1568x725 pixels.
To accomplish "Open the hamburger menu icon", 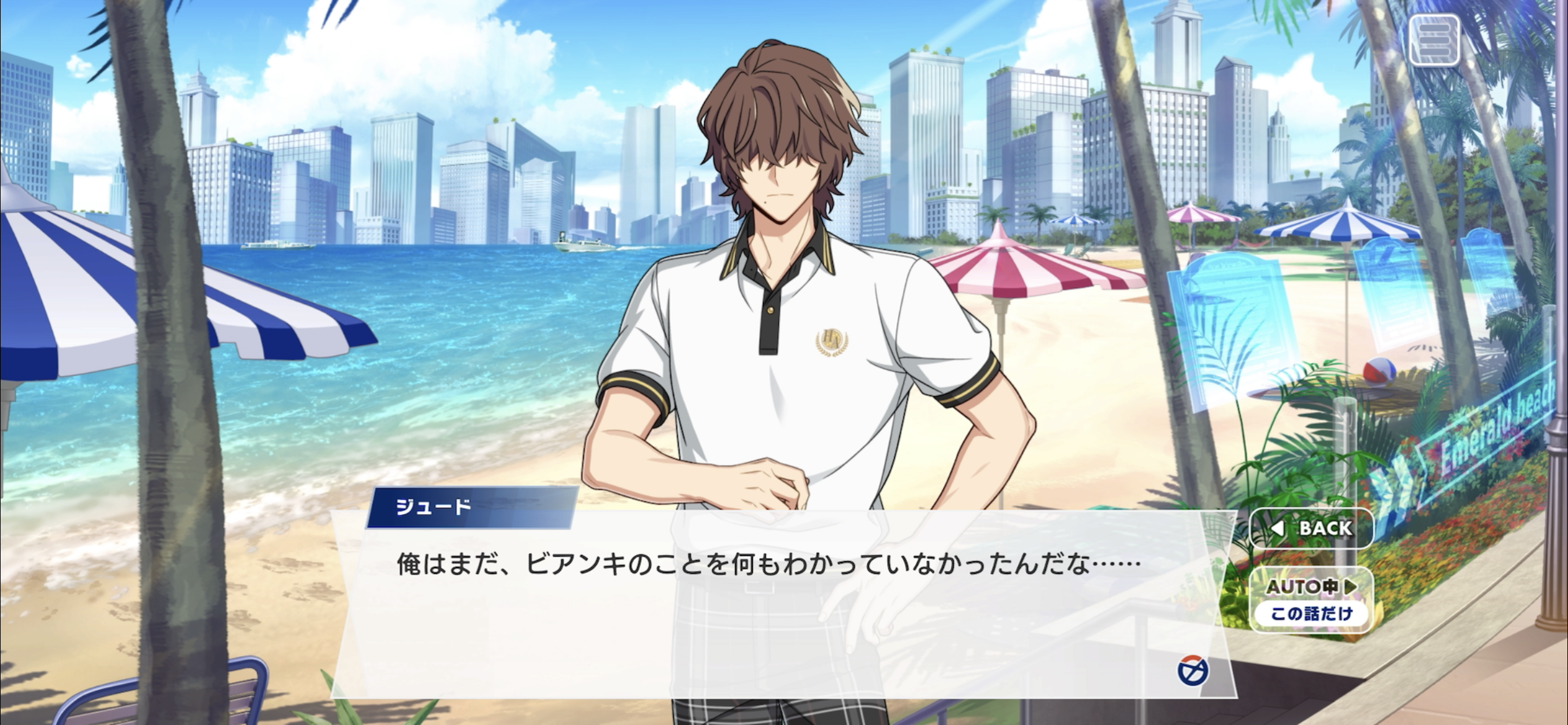I will click(1434, 40).
